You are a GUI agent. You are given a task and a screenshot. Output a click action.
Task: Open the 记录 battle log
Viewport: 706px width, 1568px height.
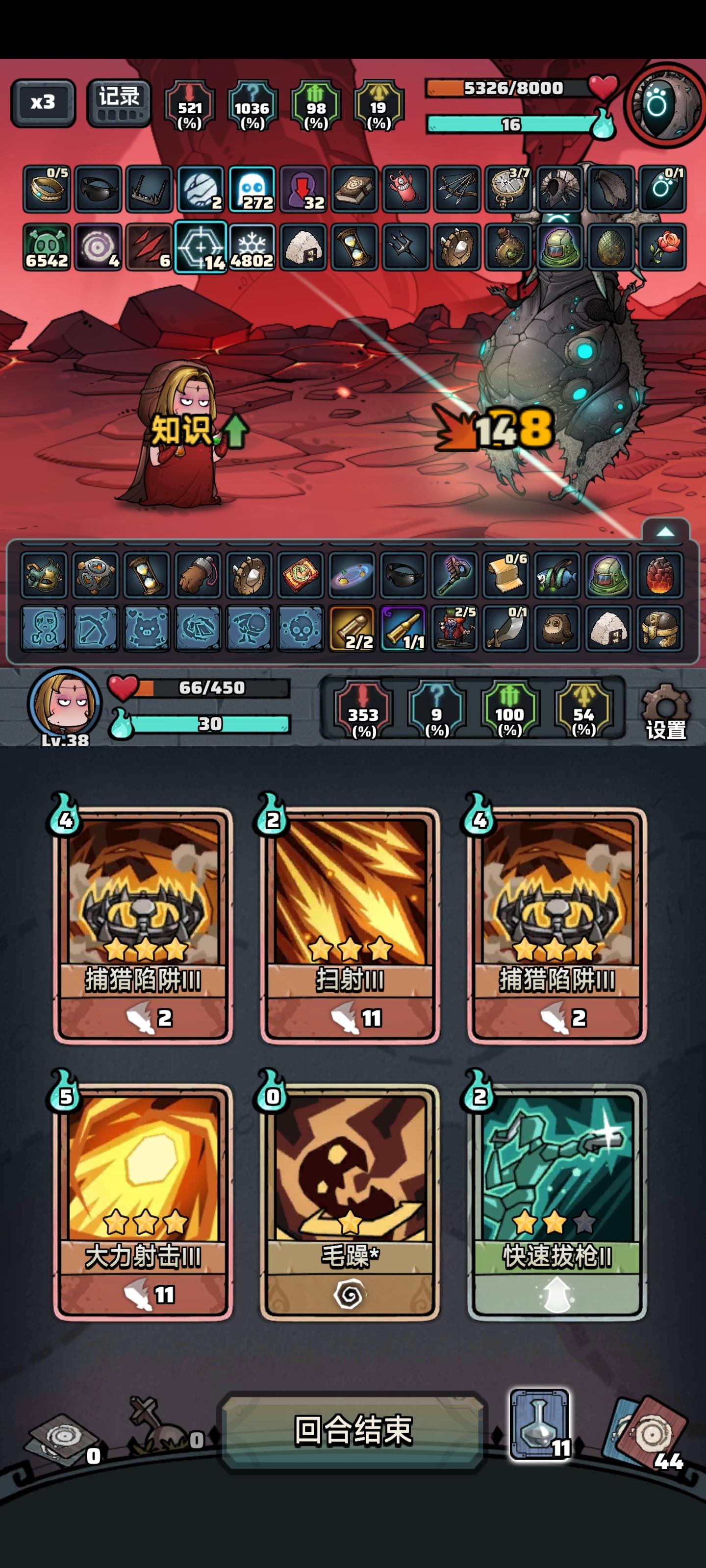click(x=119, y=103)
